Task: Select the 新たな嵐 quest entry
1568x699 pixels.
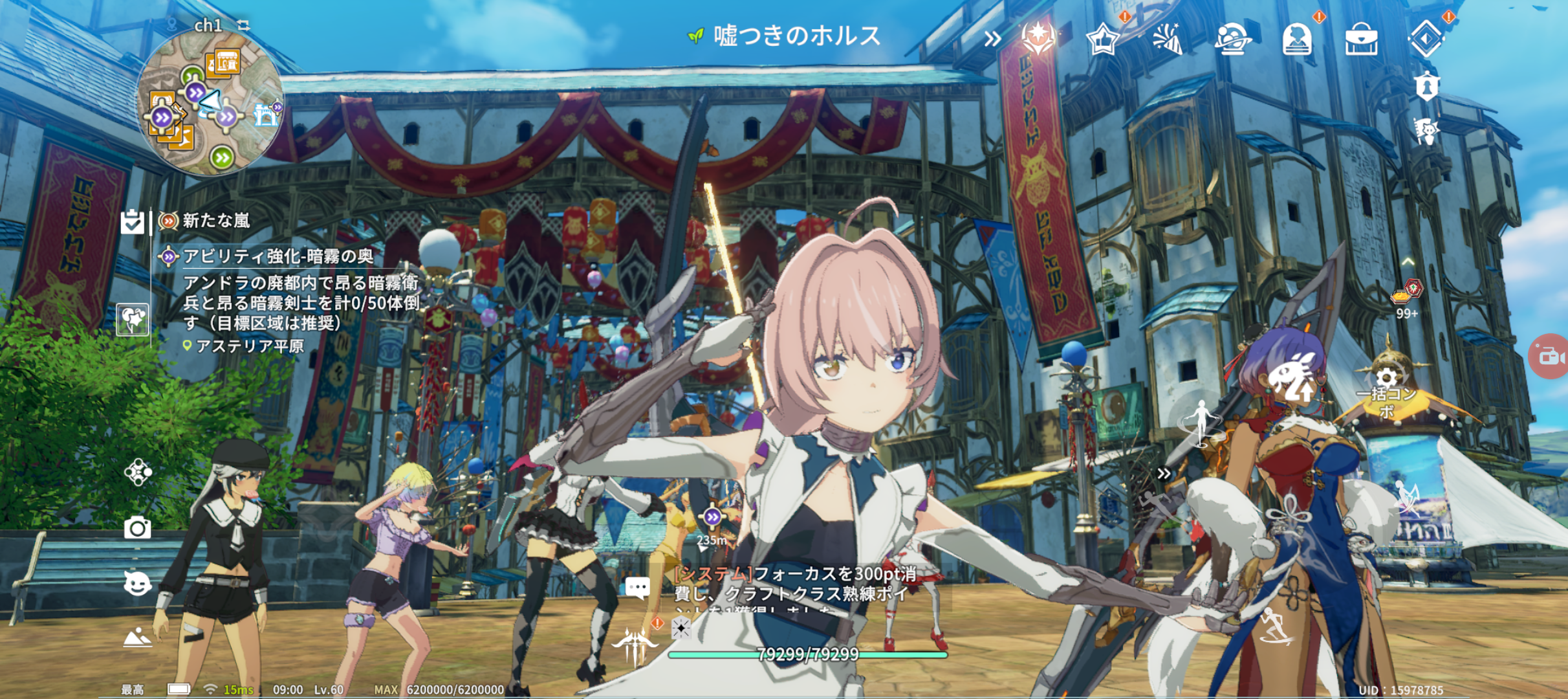Action: point(216,221)
